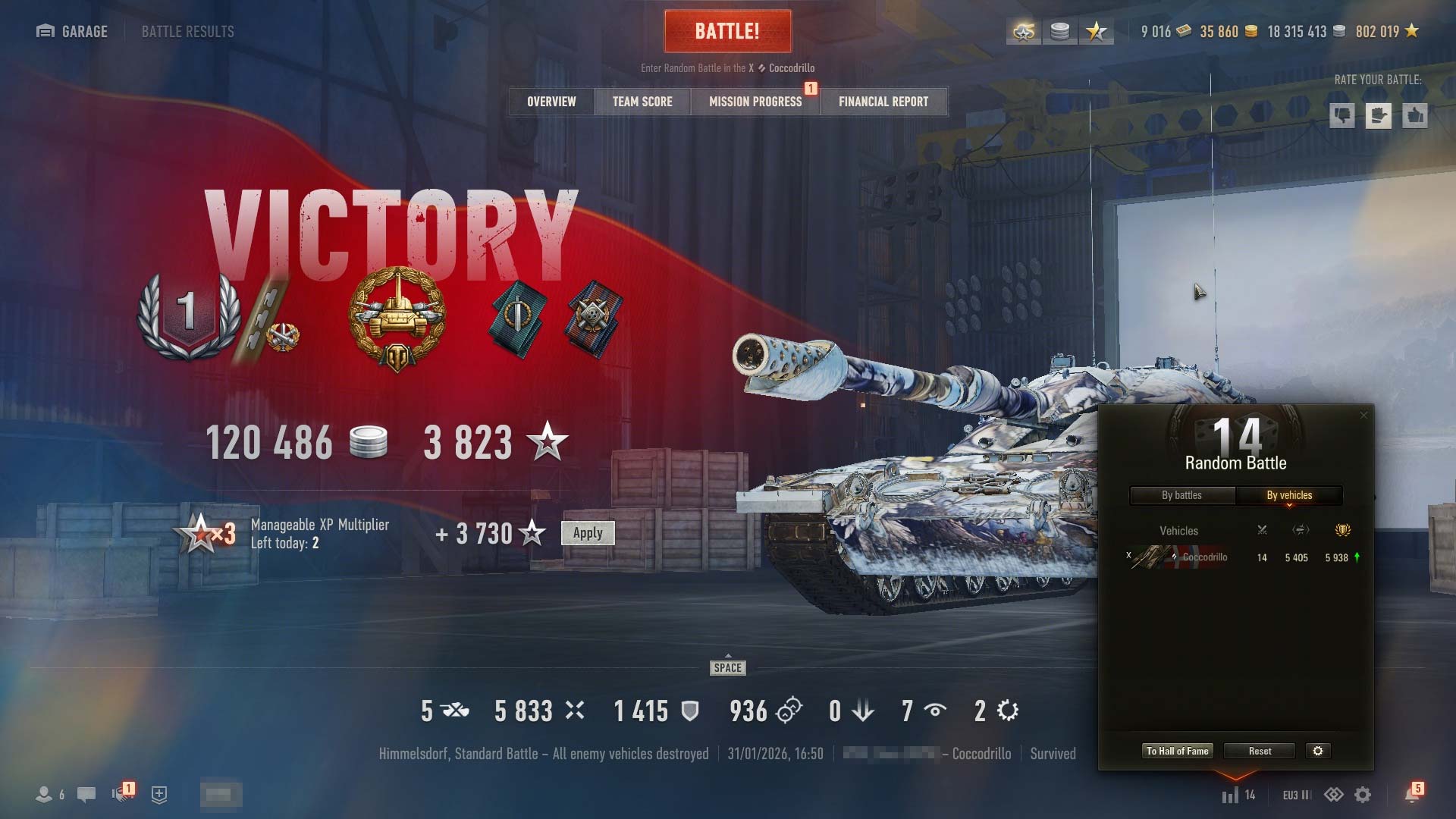The height and width of the screenshot is (819, 1456).
Task: Rate the battle with the neutral hand
Action: tap(1379, 116)
